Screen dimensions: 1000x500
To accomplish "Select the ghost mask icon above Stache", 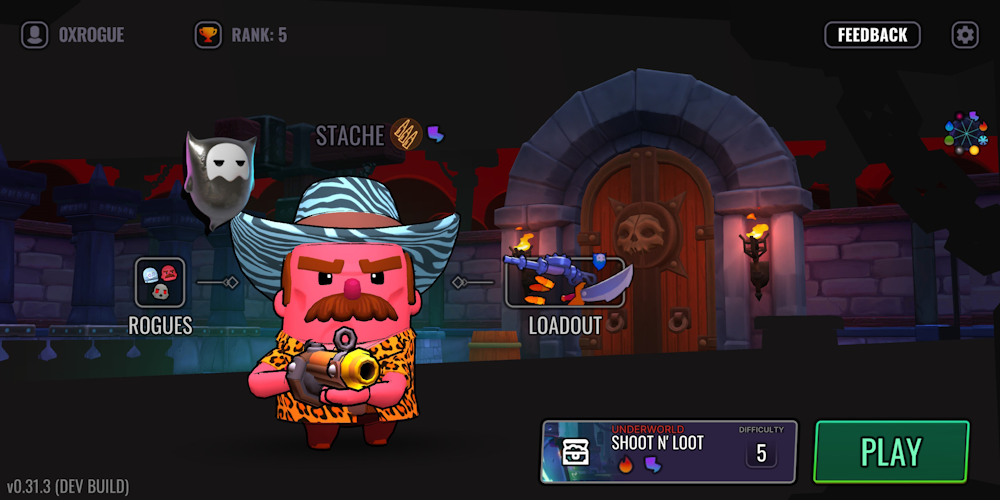I will [218, 177].
